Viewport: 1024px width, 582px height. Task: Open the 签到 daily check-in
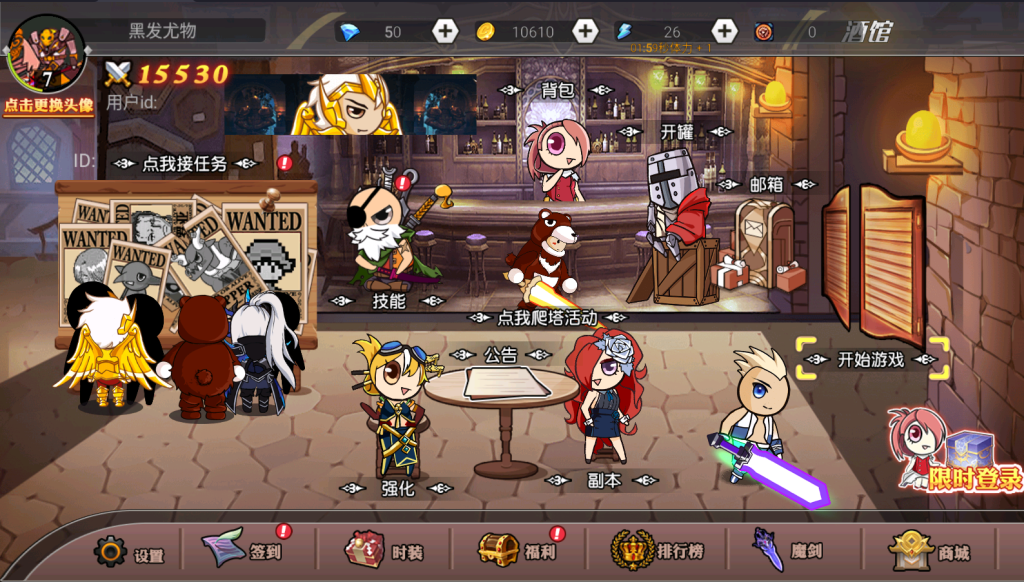pyautogui.click(x=243, y=549)
